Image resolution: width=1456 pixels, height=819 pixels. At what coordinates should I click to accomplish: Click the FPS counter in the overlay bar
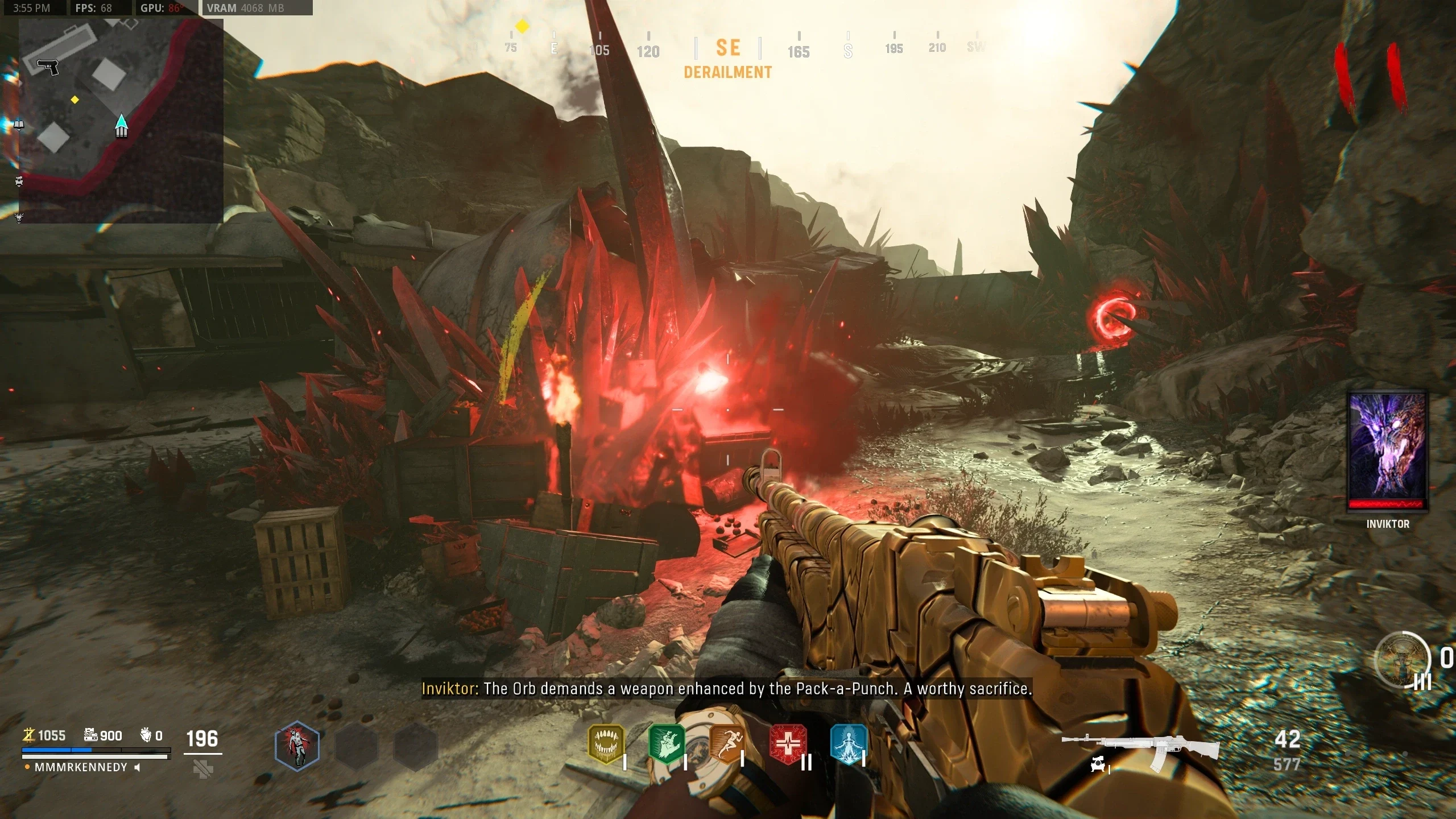click(x=94, y=8)
